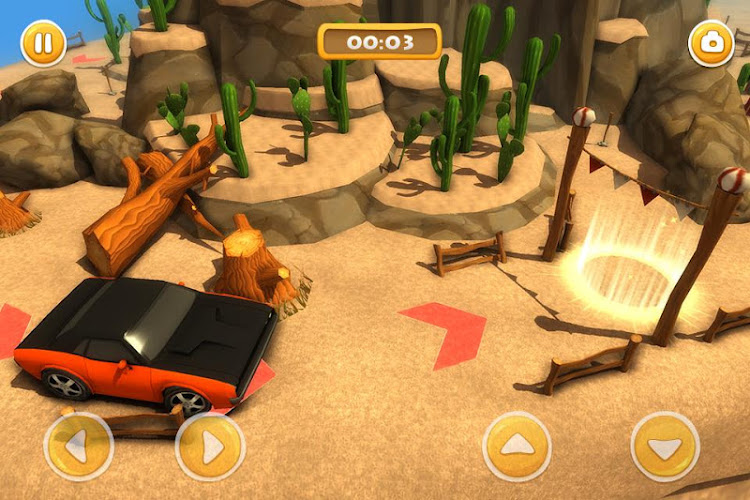The width and height of the screenshot is (750, 500).
Task: Accelerate forward using the up arrow button
Action: coord(517,446)
